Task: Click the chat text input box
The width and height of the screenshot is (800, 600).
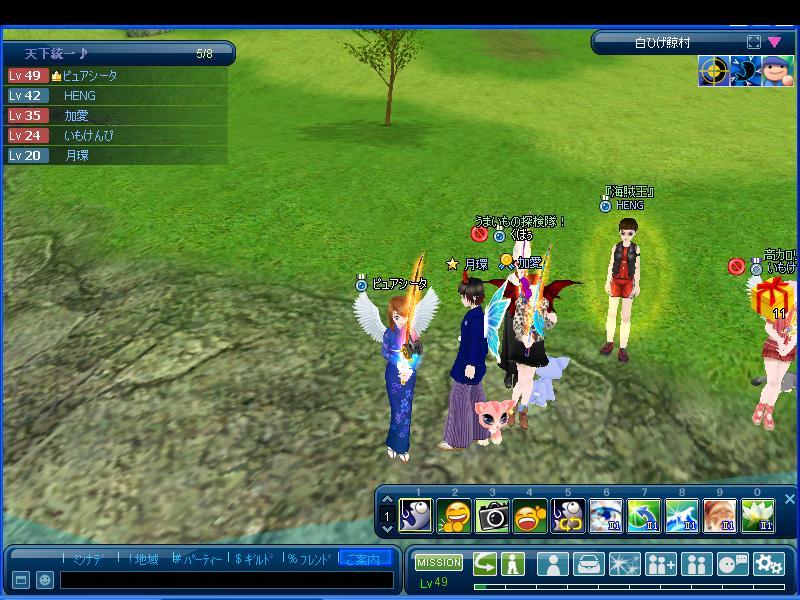Action: (226, 580)
